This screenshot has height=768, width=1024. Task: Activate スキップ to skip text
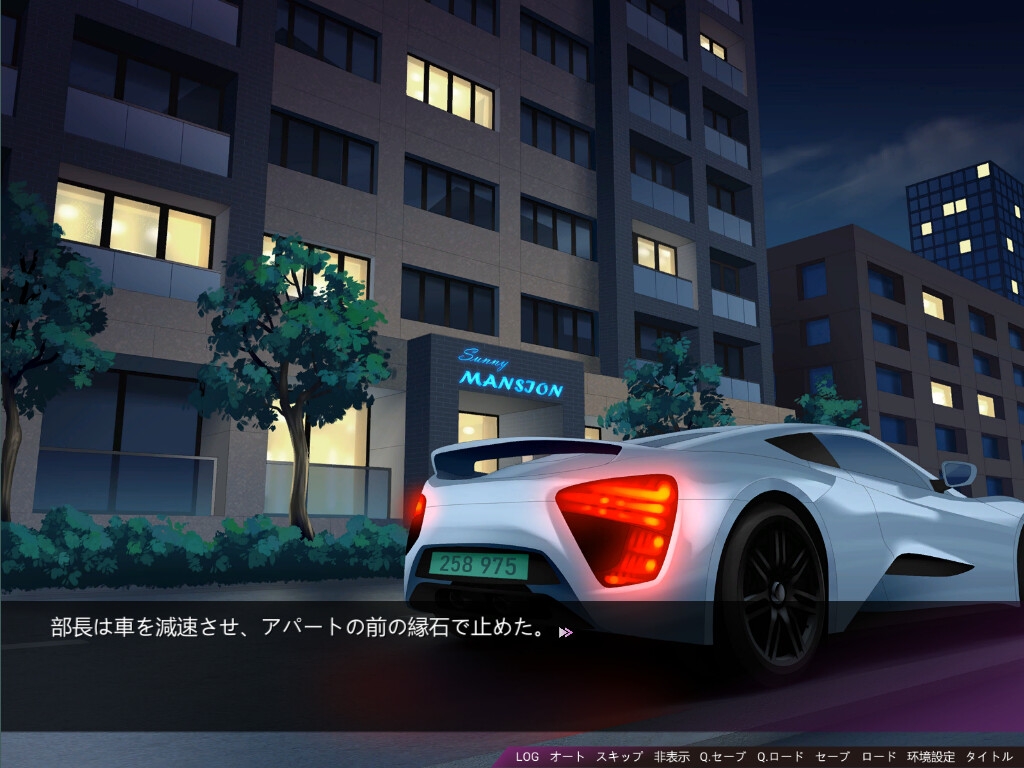point(619,757)
